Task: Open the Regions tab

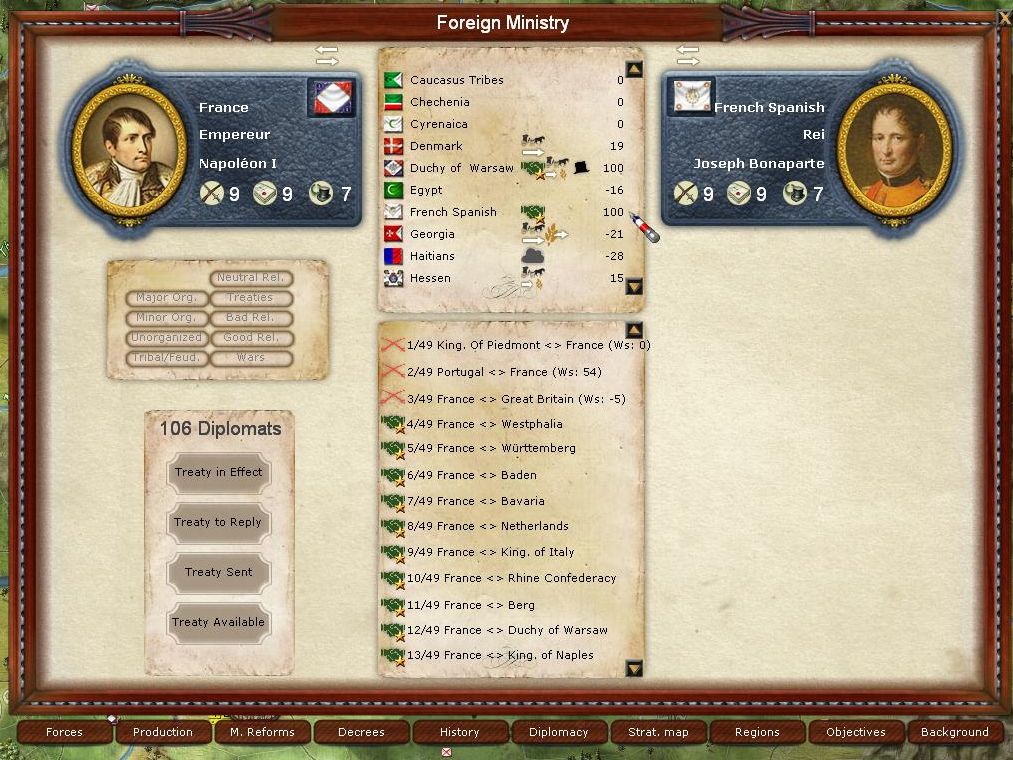Action: [x=757, y=732]
